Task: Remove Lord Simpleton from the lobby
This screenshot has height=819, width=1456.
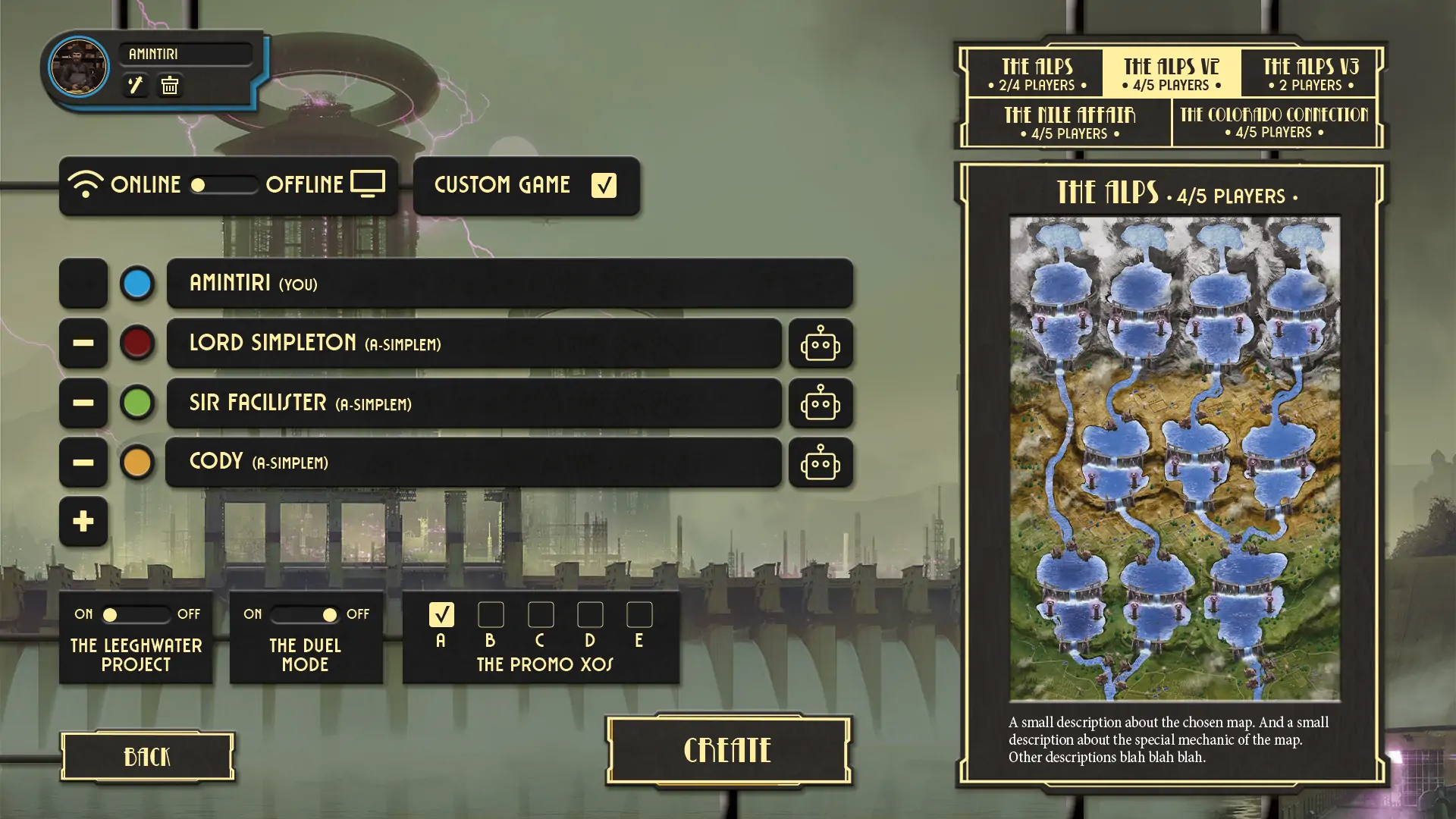Action: click(x=83, y=344)
